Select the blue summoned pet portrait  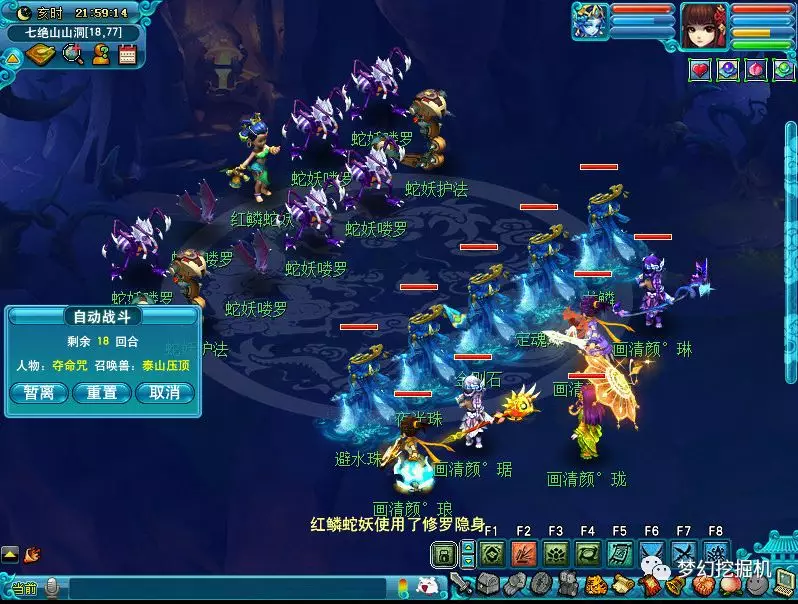[589, 21]
